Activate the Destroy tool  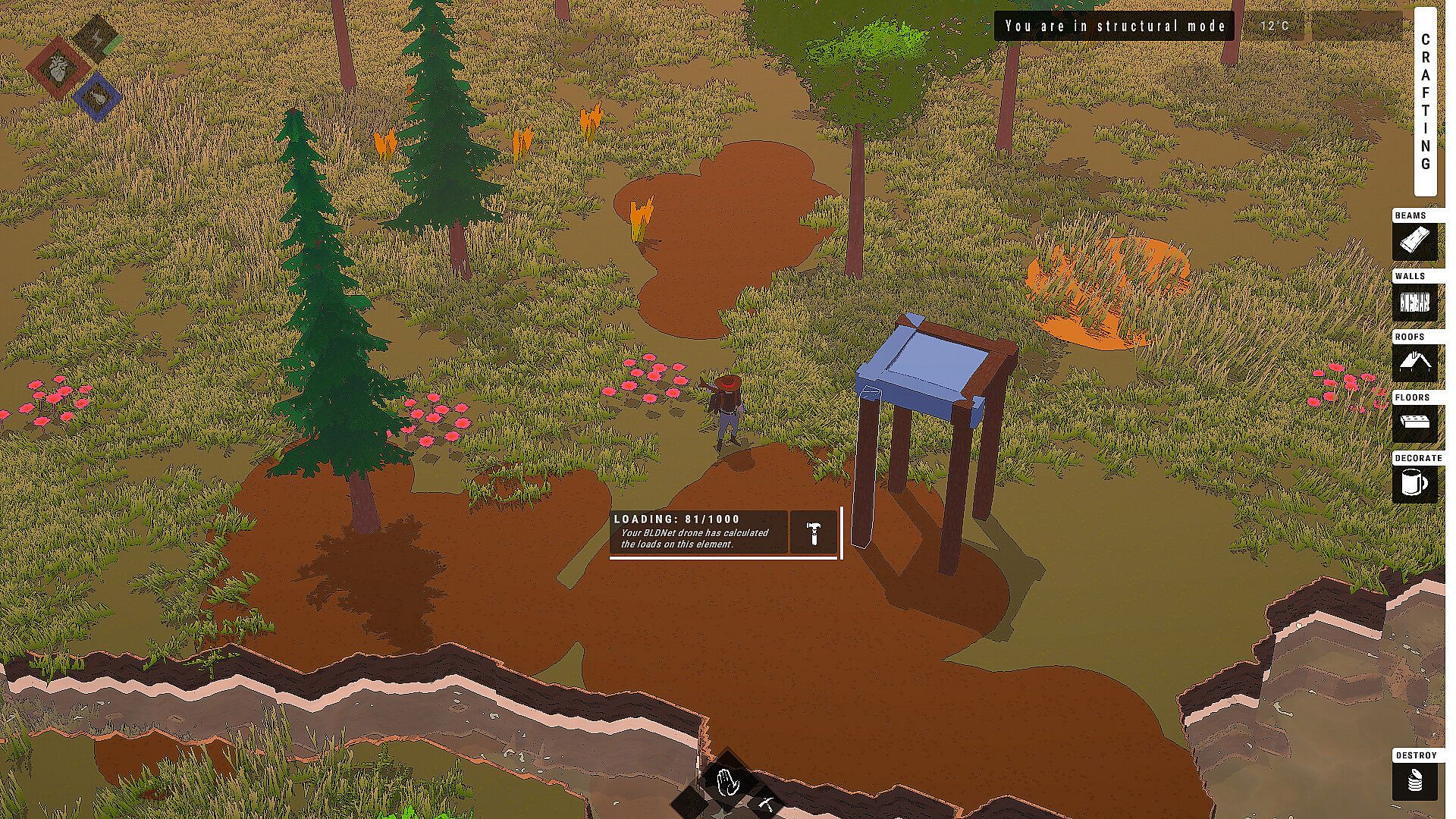click(1414, 781)
